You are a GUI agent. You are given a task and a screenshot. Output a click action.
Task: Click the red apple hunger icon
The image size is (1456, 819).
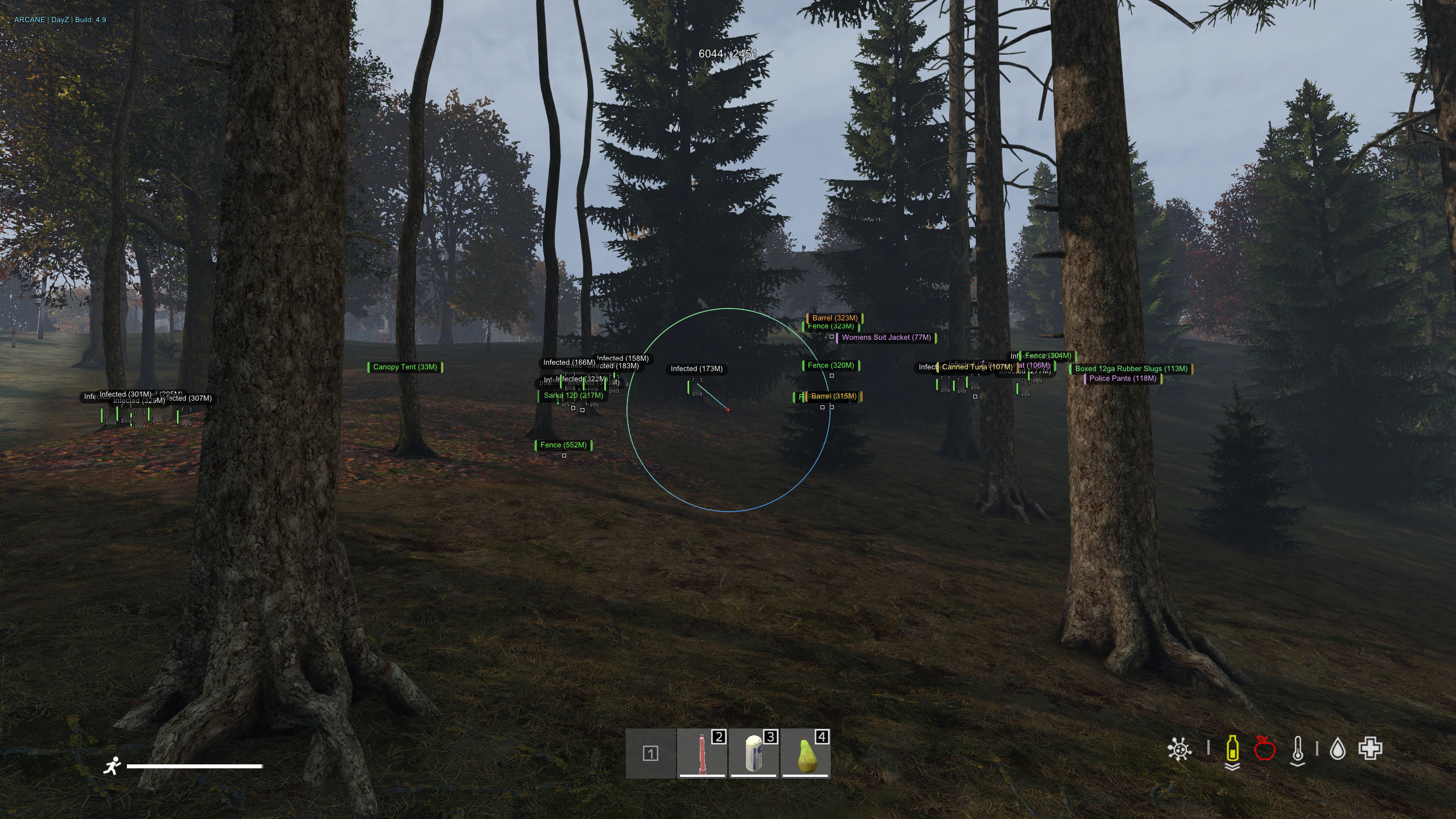1264,748
